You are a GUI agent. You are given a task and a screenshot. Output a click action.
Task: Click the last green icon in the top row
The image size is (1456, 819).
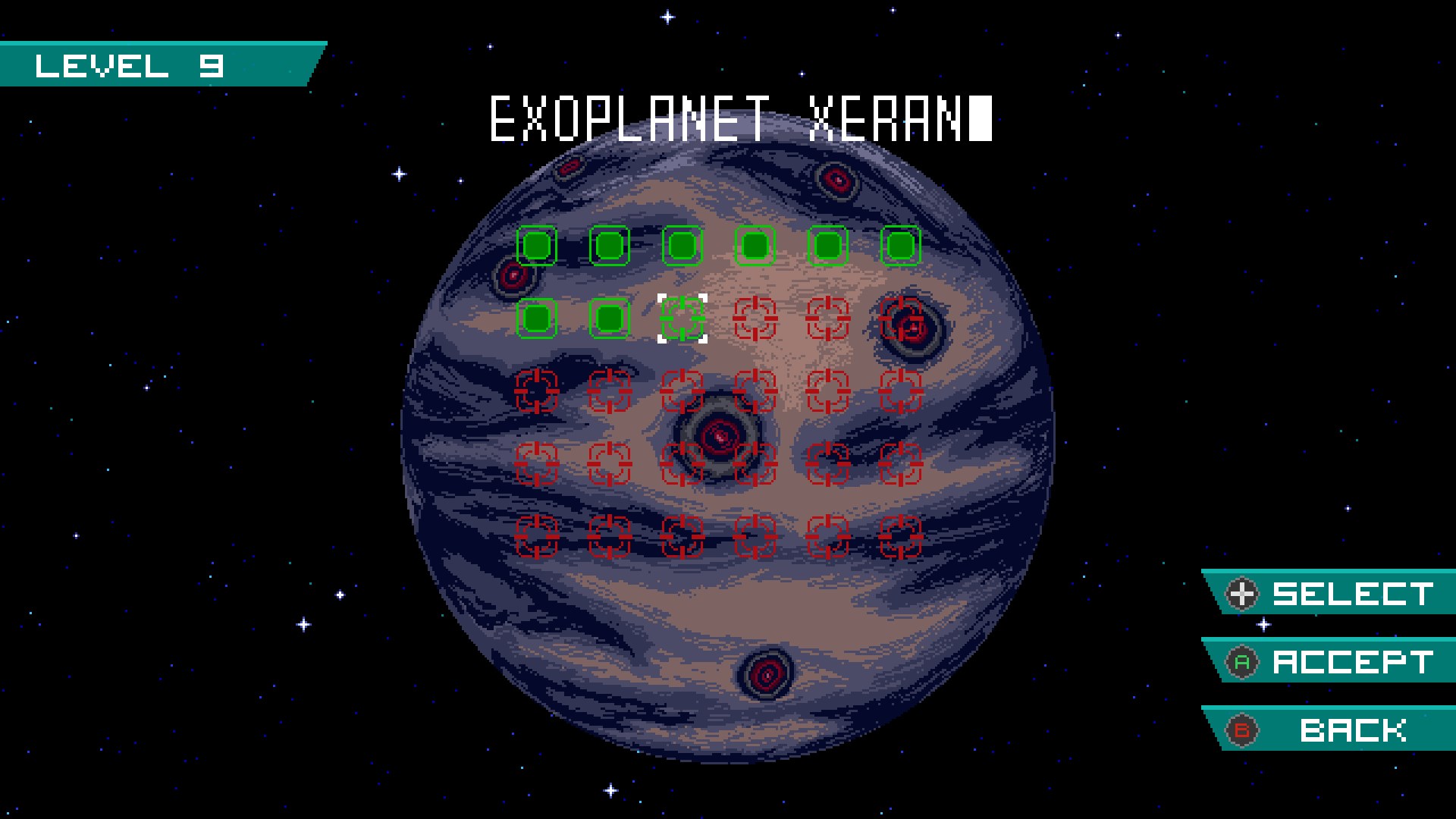pos(901,244)
